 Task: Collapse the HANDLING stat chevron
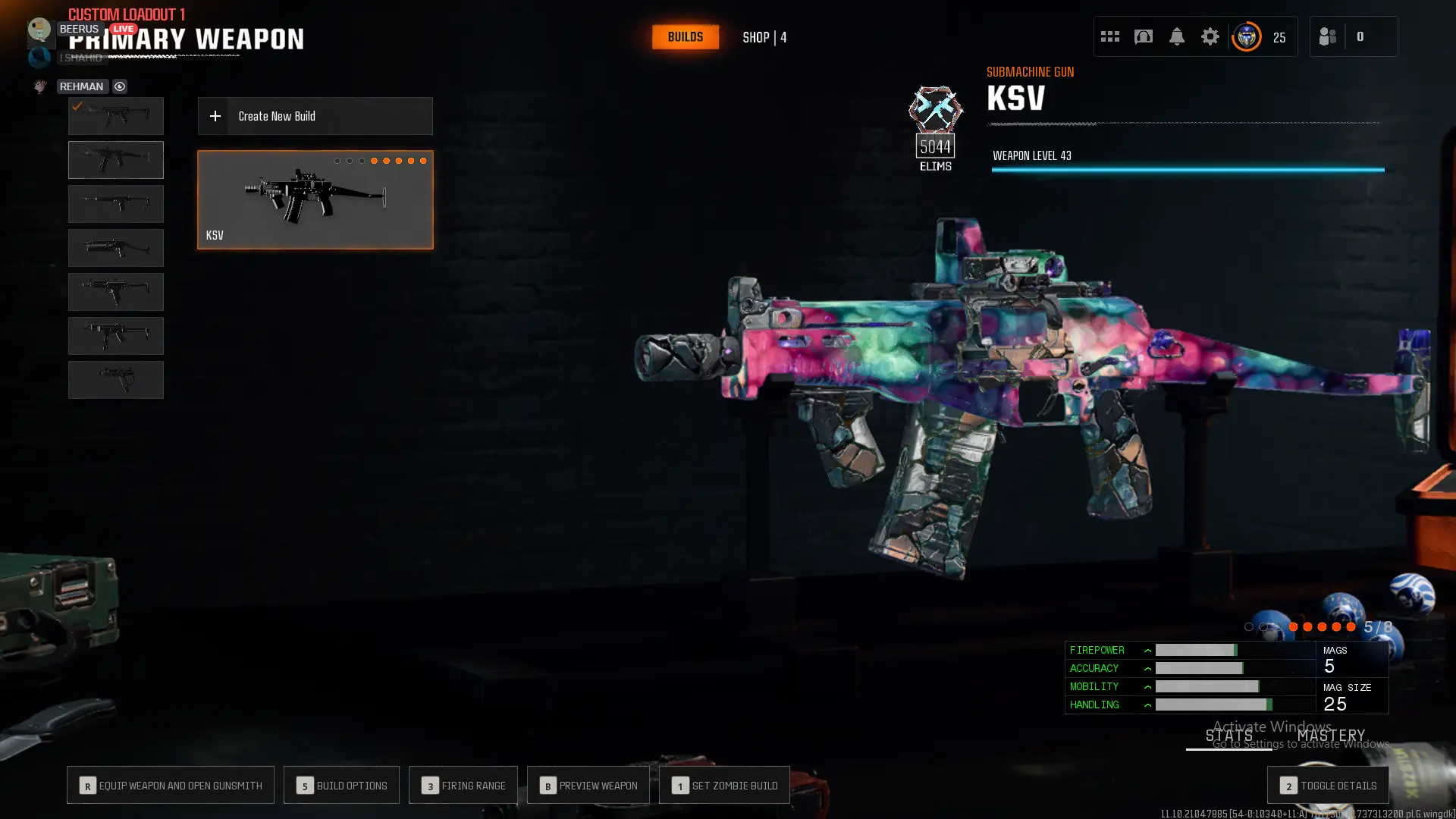click(x=1147, y=704)
